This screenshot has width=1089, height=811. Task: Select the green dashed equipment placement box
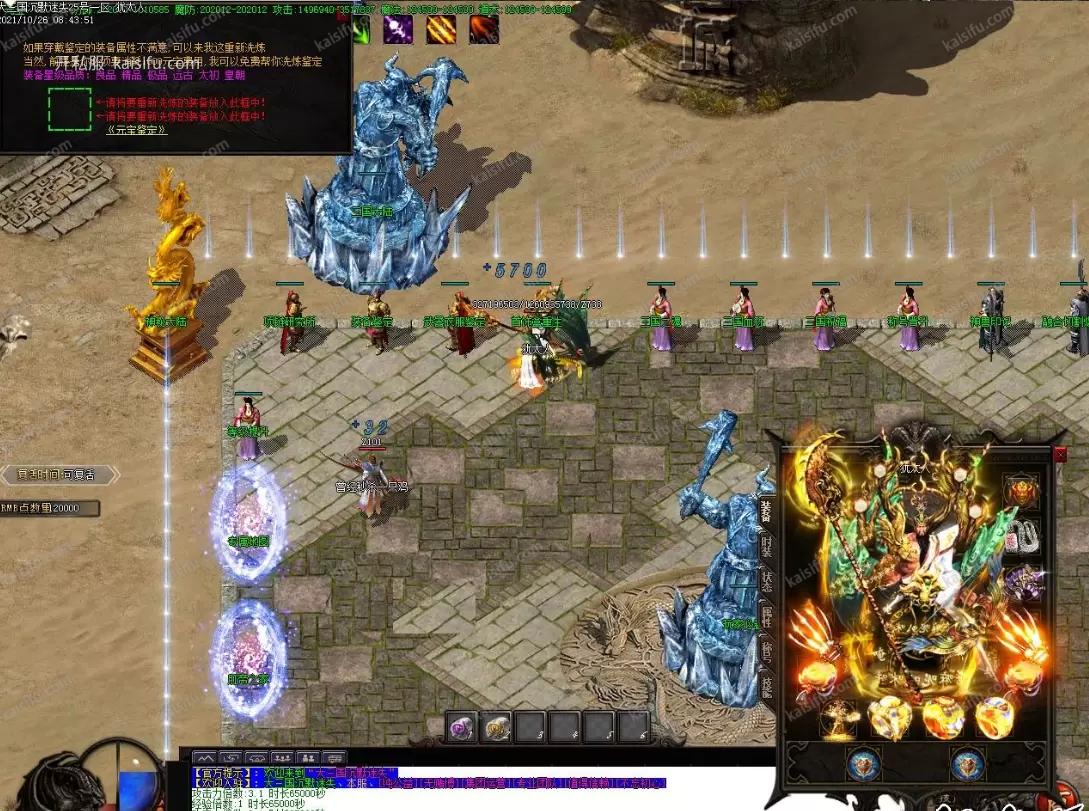[69, 109]
